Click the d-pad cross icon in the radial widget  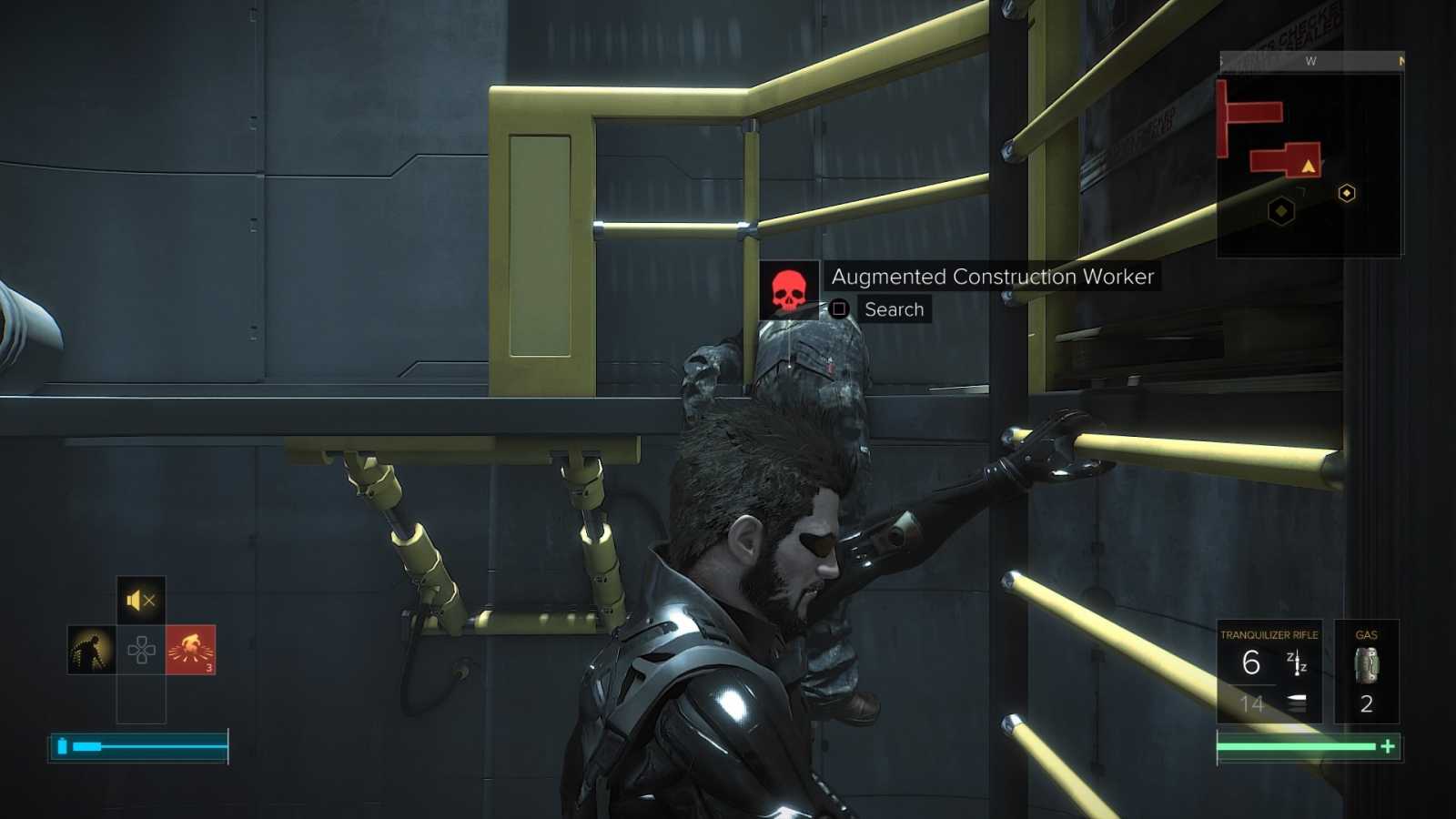click(x=142, y=649)
